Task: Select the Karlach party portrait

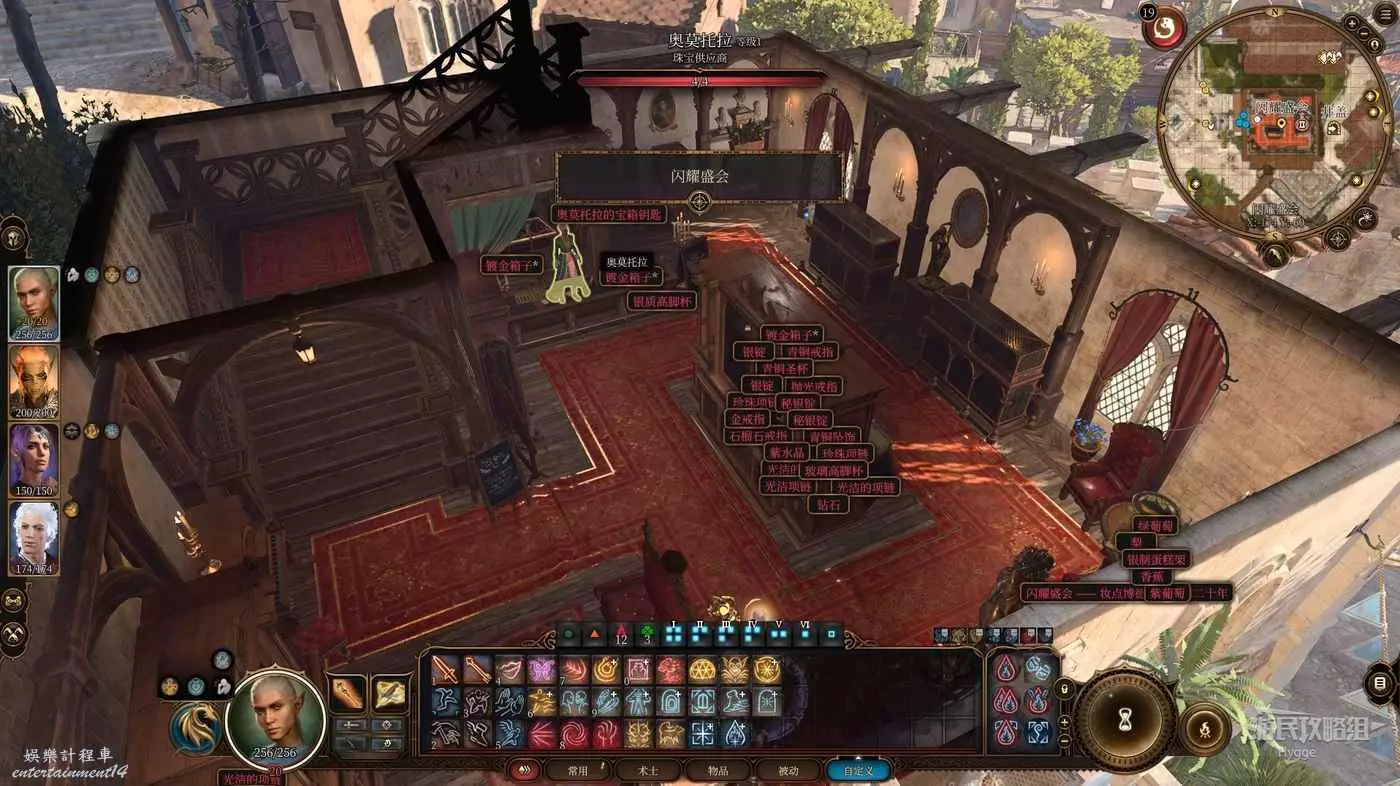Action: click(x=34, y=381)
